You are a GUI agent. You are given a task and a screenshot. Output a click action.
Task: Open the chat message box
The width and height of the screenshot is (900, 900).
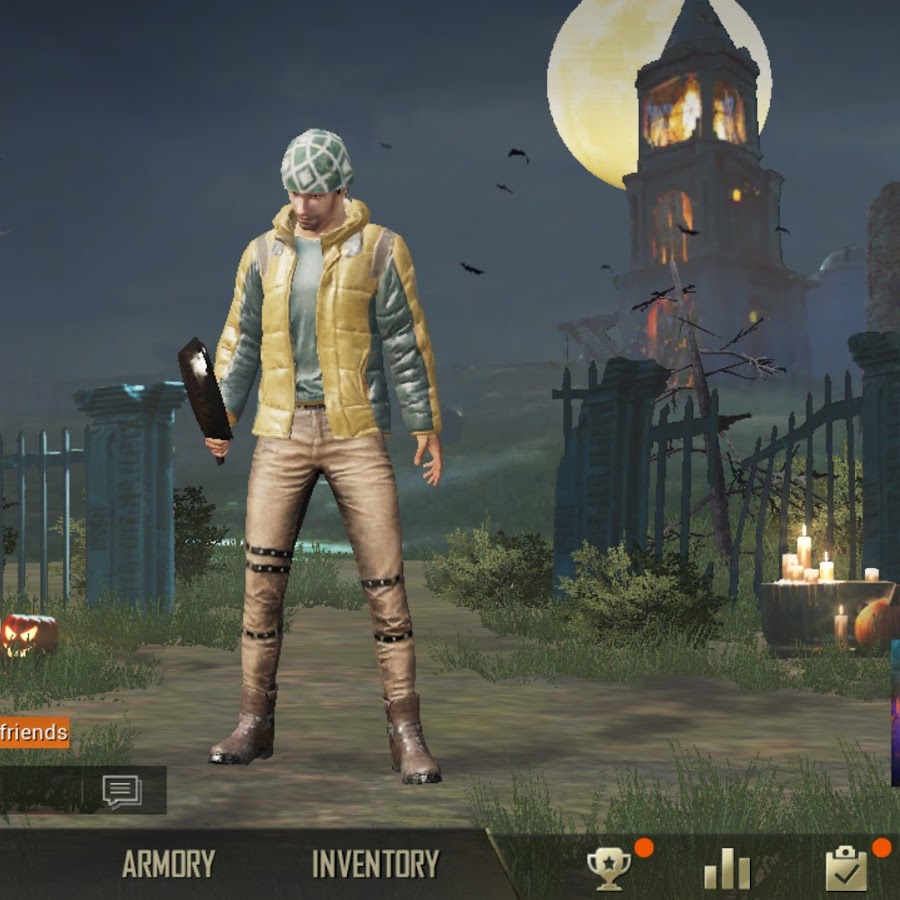pyautogui.click(x=121, y=791)
